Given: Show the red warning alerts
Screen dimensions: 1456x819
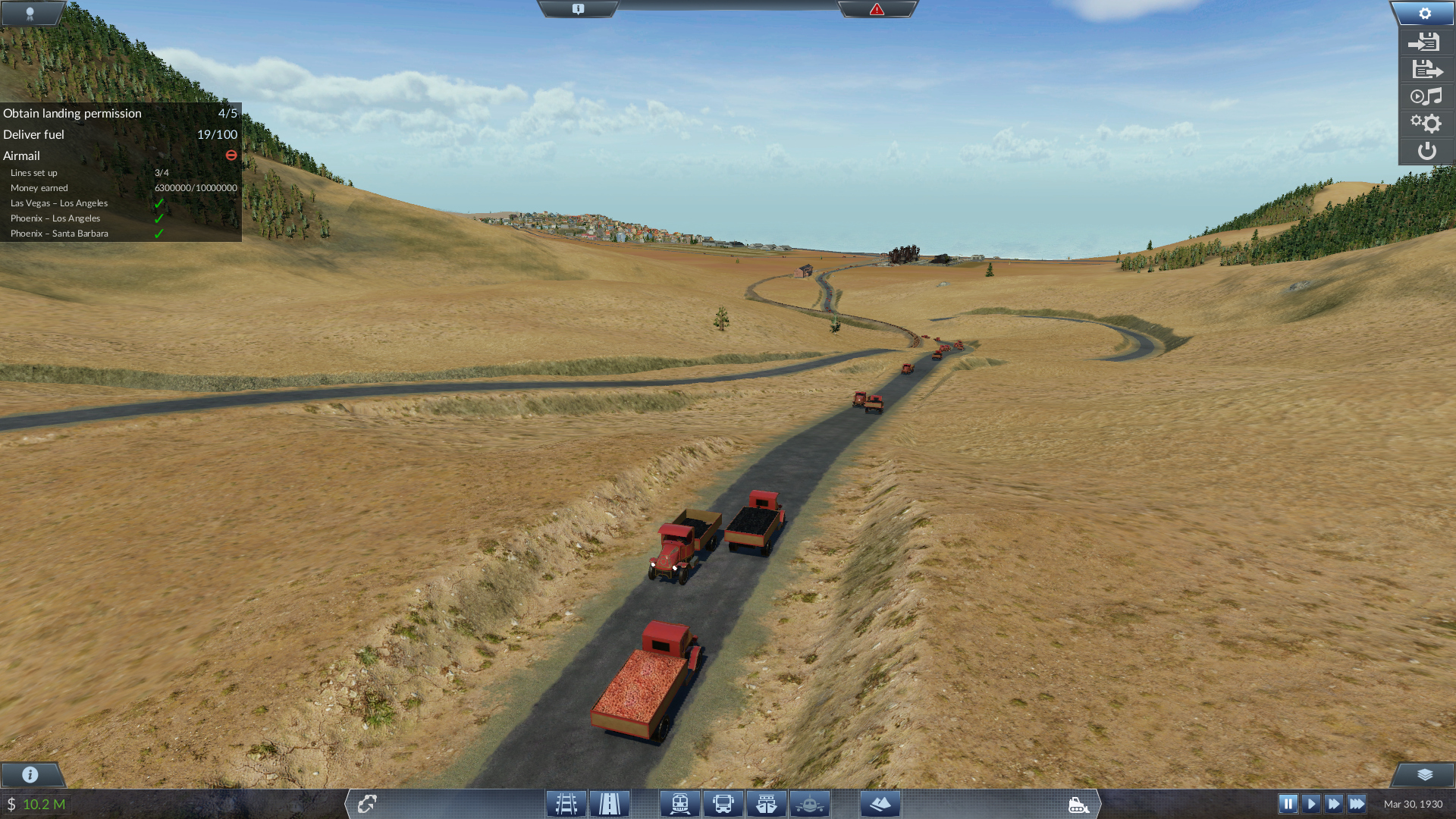Looking at the screenshot, I should click(877, 9).
